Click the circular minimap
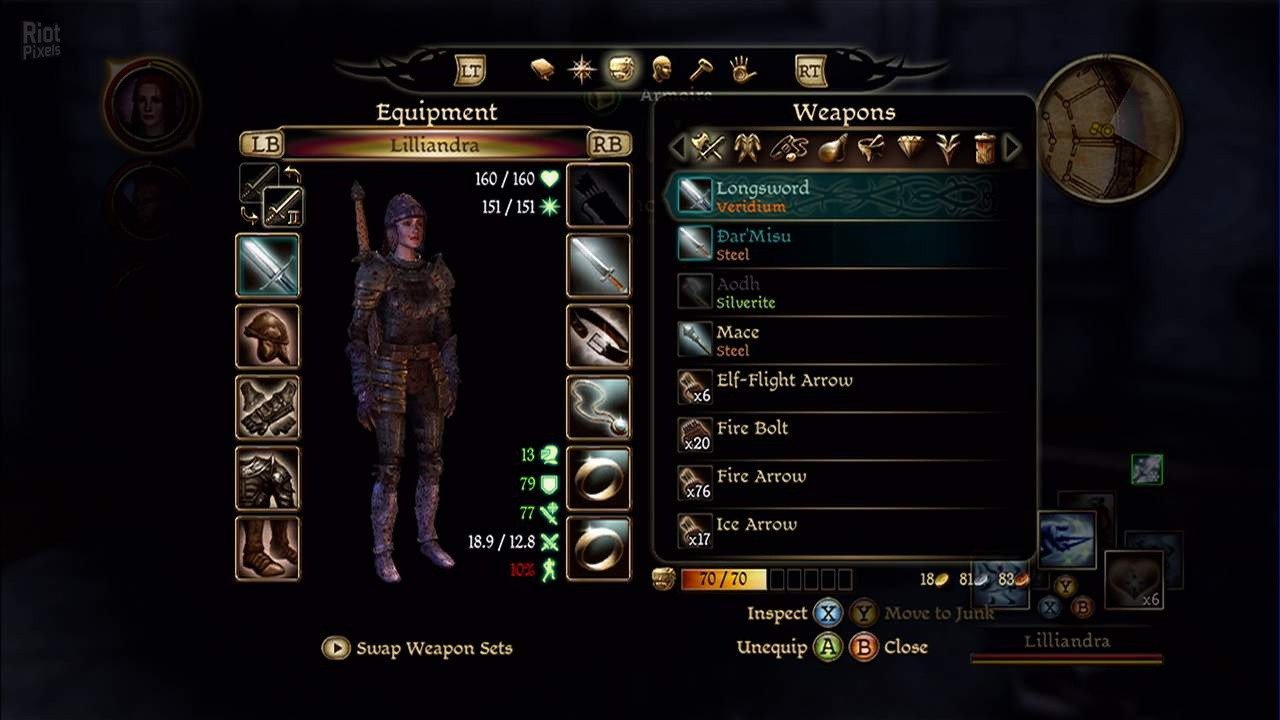Screen dimensions: 1280x720 pyautogui.click(x=1108, y=128)
